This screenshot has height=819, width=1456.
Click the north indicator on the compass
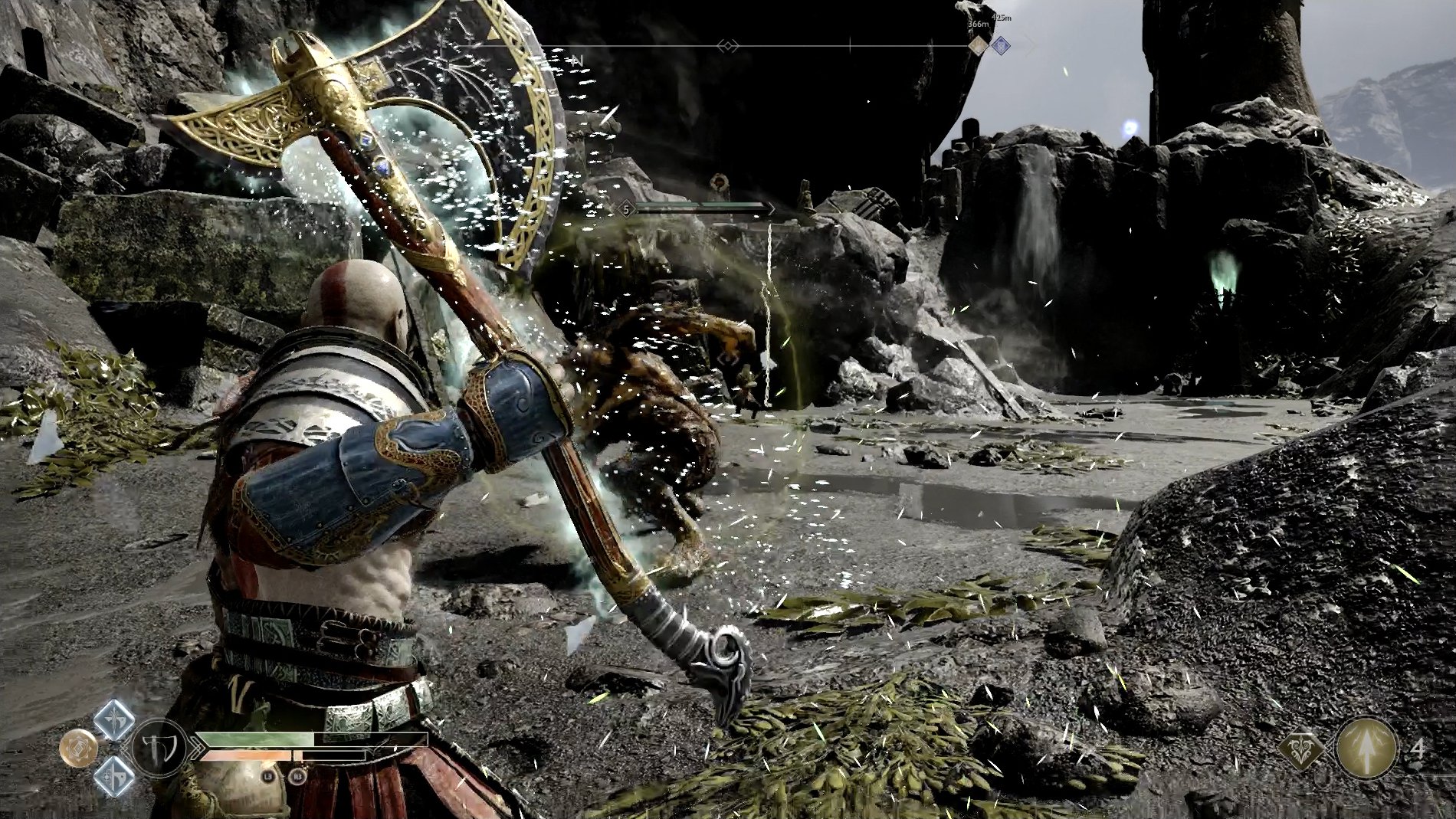coord(577,60)
